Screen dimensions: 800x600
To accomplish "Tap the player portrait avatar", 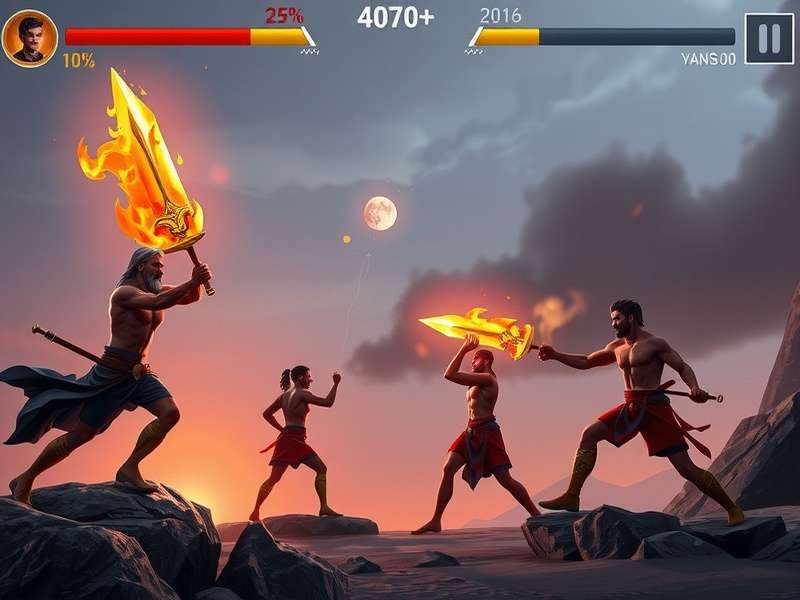I will [29, 38].
